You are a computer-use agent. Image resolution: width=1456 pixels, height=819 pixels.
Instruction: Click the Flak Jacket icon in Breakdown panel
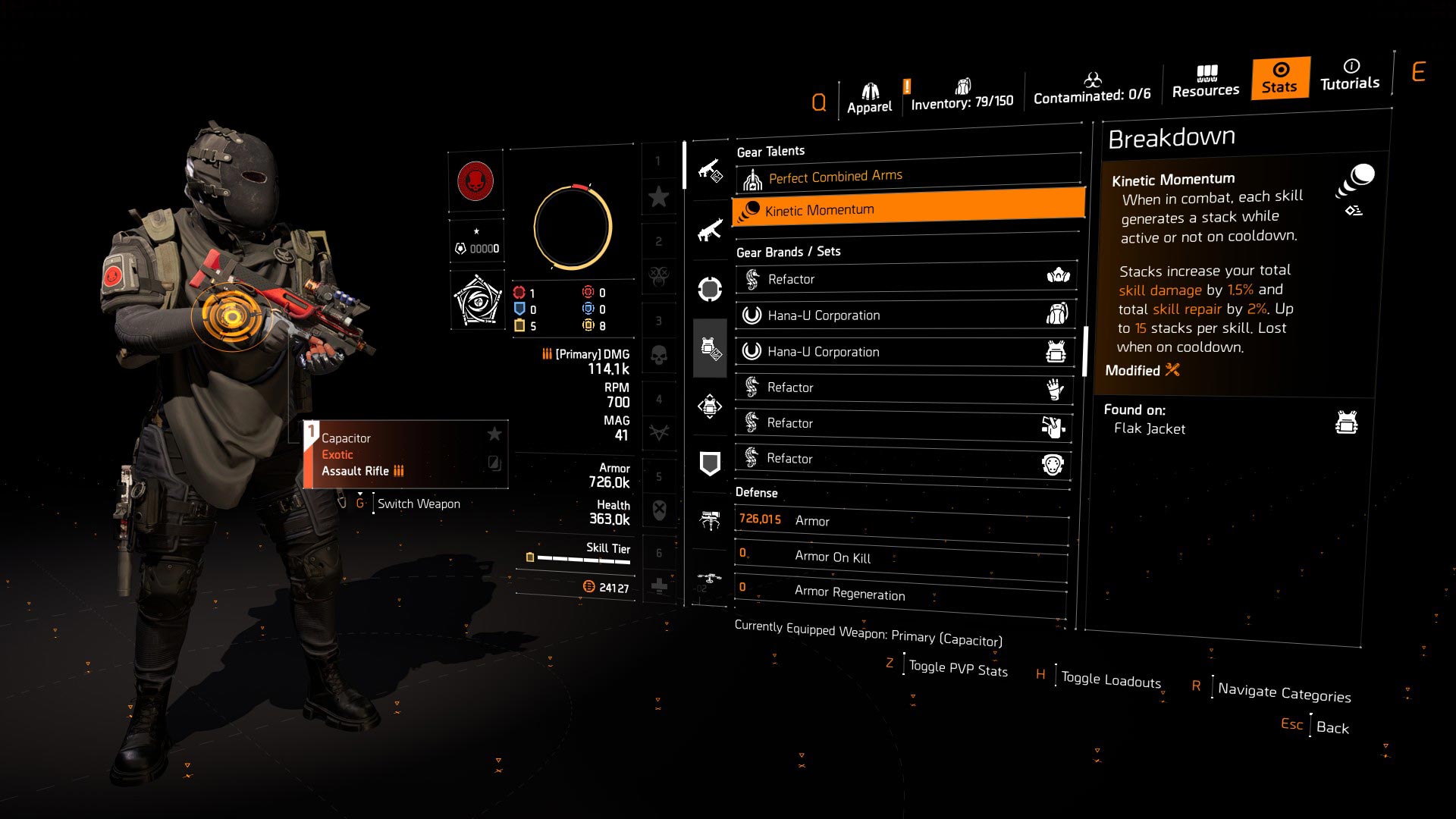(1348, 422)
